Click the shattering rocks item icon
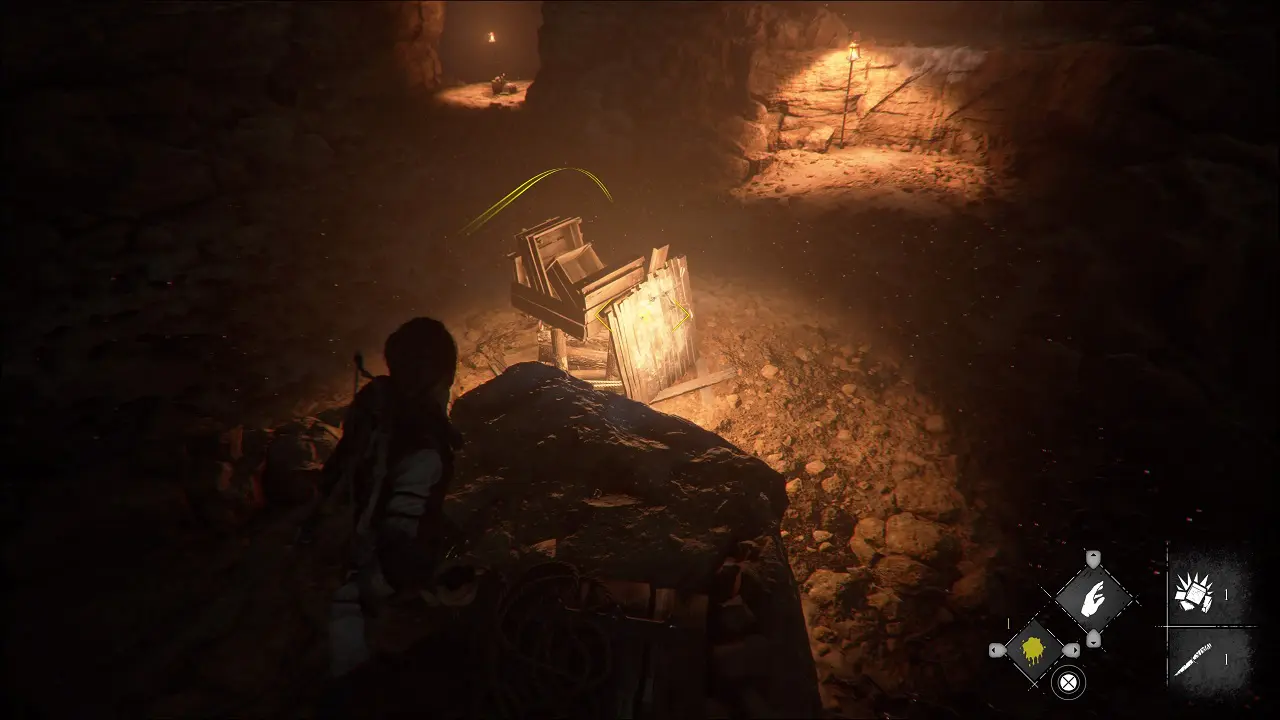Viewport: 1280px width, 720px height. pyautogui.click(x=1194, y=591)
